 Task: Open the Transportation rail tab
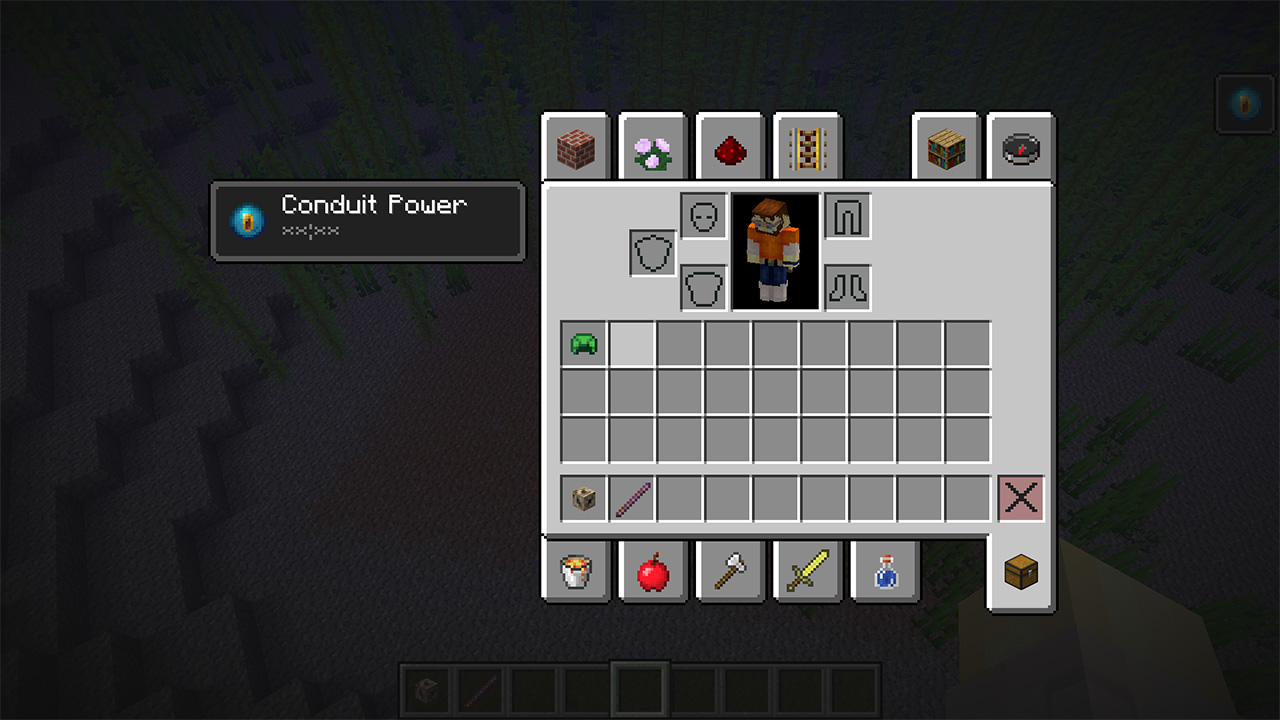click(807, 149)
